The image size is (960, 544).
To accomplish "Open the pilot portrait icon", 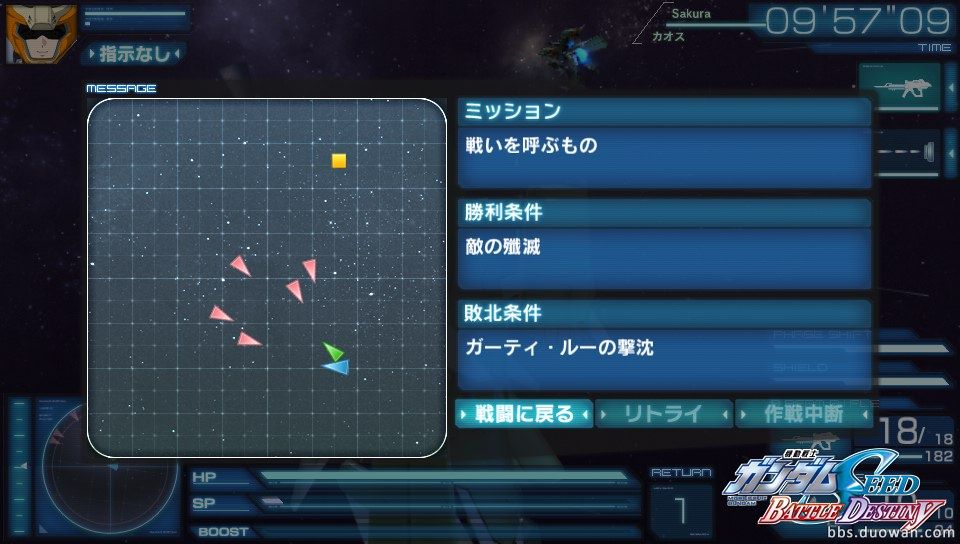I will tap(28, 32).
